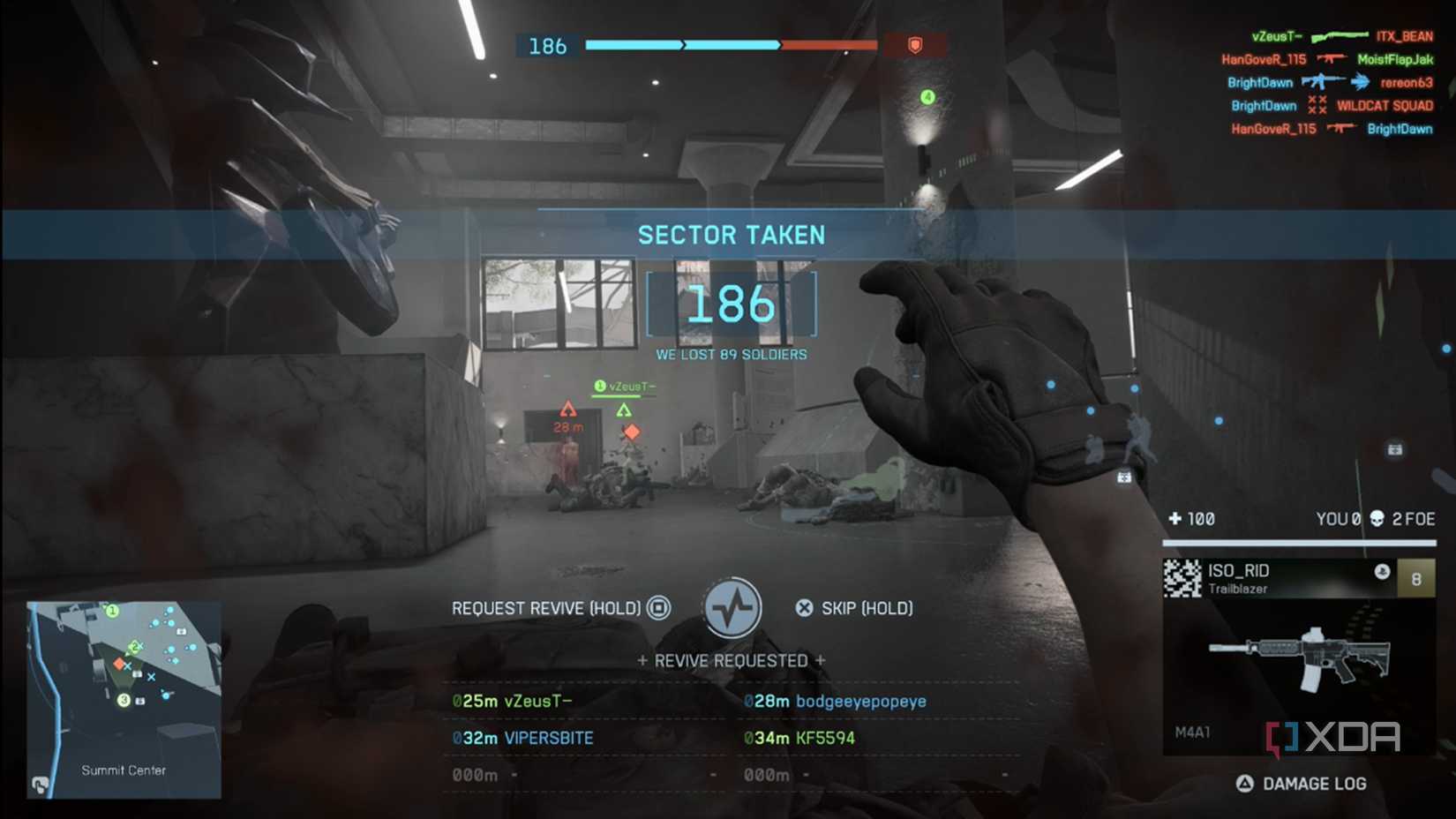This screenshot has width=1456, height=819.
Task: Open the Damage Log
Action: [x=1302, y=784]
